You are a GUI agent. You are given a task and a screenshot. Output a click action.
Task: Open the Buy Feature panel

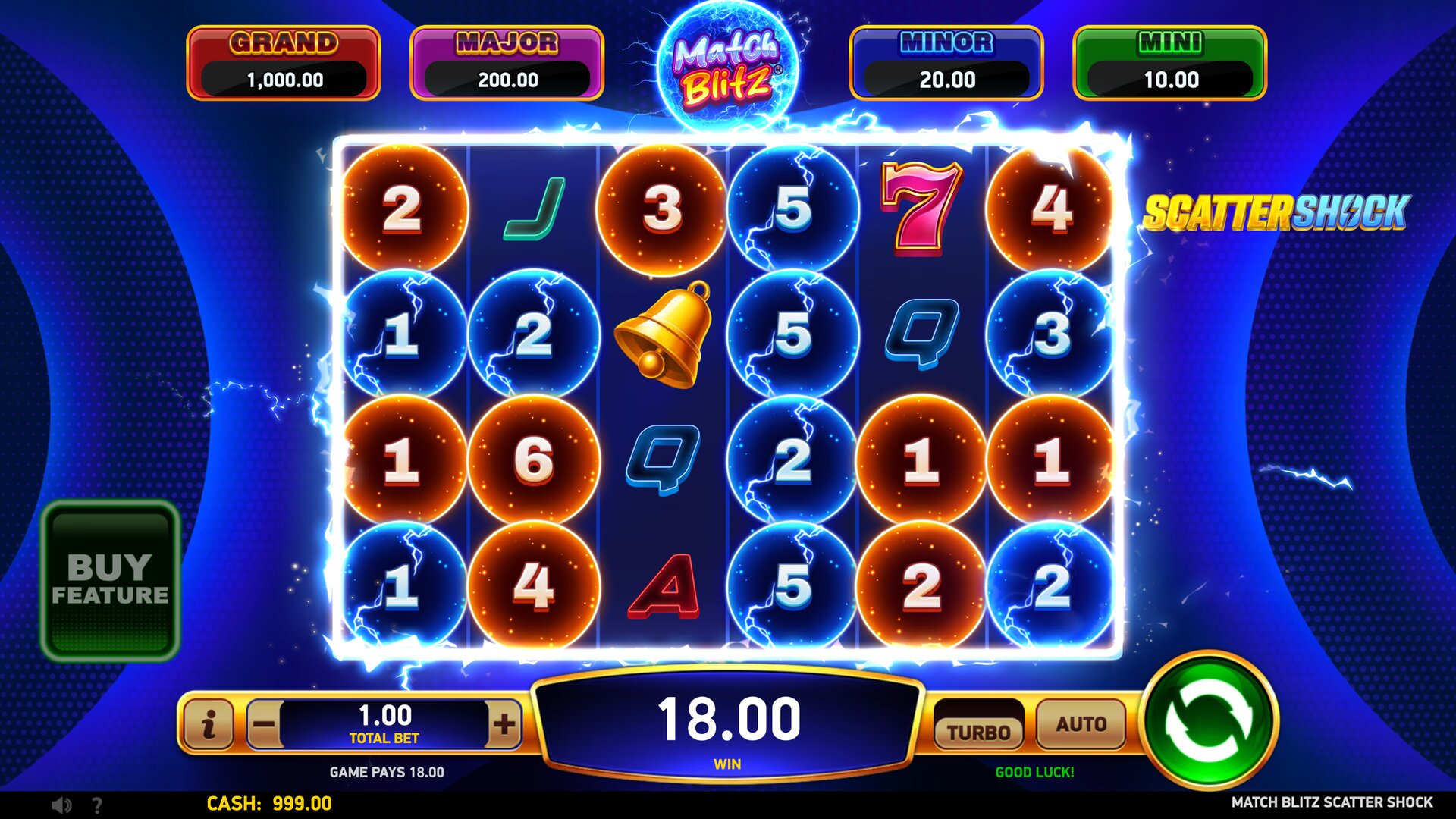[110, 581]
